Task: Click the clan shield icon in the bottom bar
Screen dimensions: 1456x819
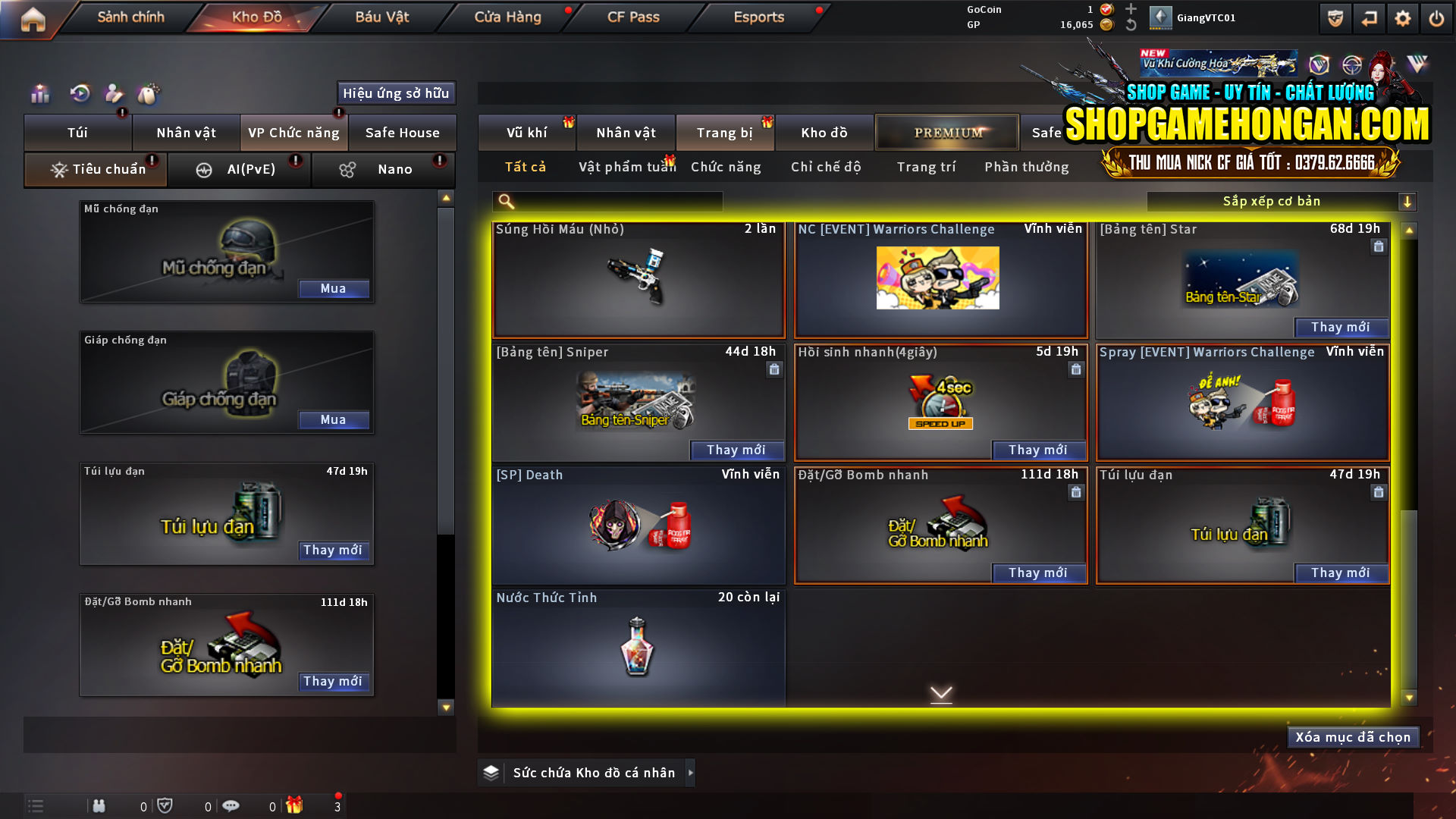Action: 166,805
